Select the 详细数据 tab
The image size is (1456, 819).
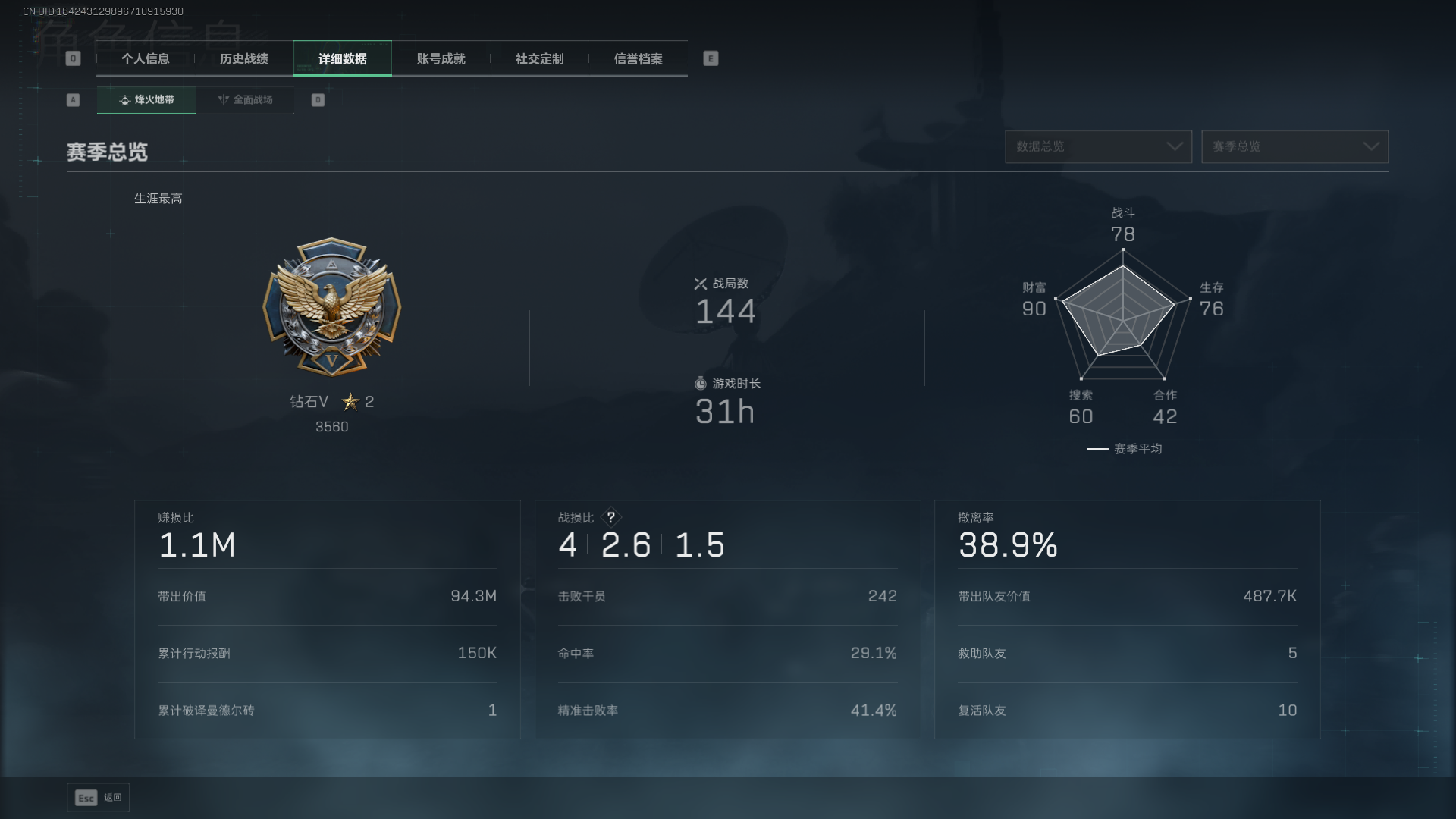(x=343, y=59)
